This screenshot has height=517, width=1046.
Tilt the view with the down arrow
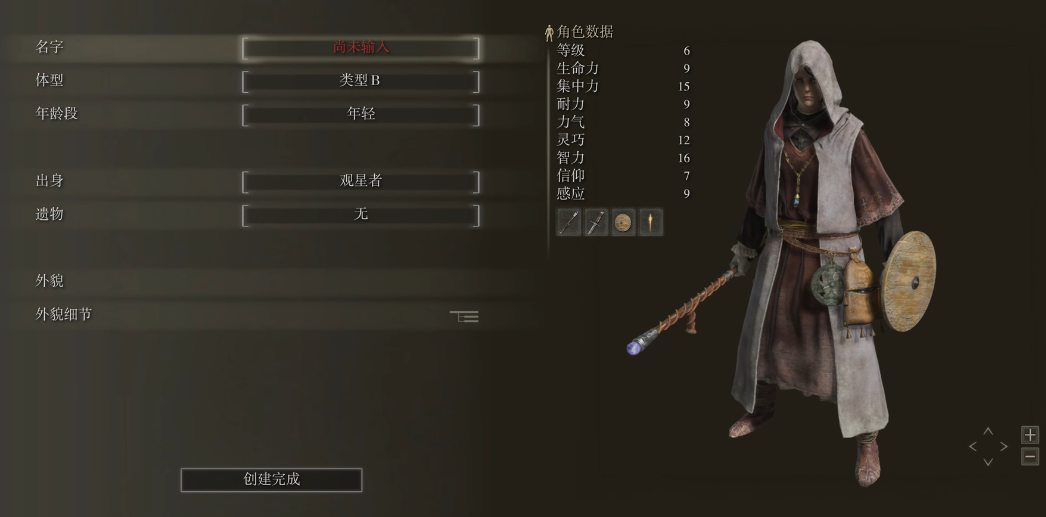point(988,461)
